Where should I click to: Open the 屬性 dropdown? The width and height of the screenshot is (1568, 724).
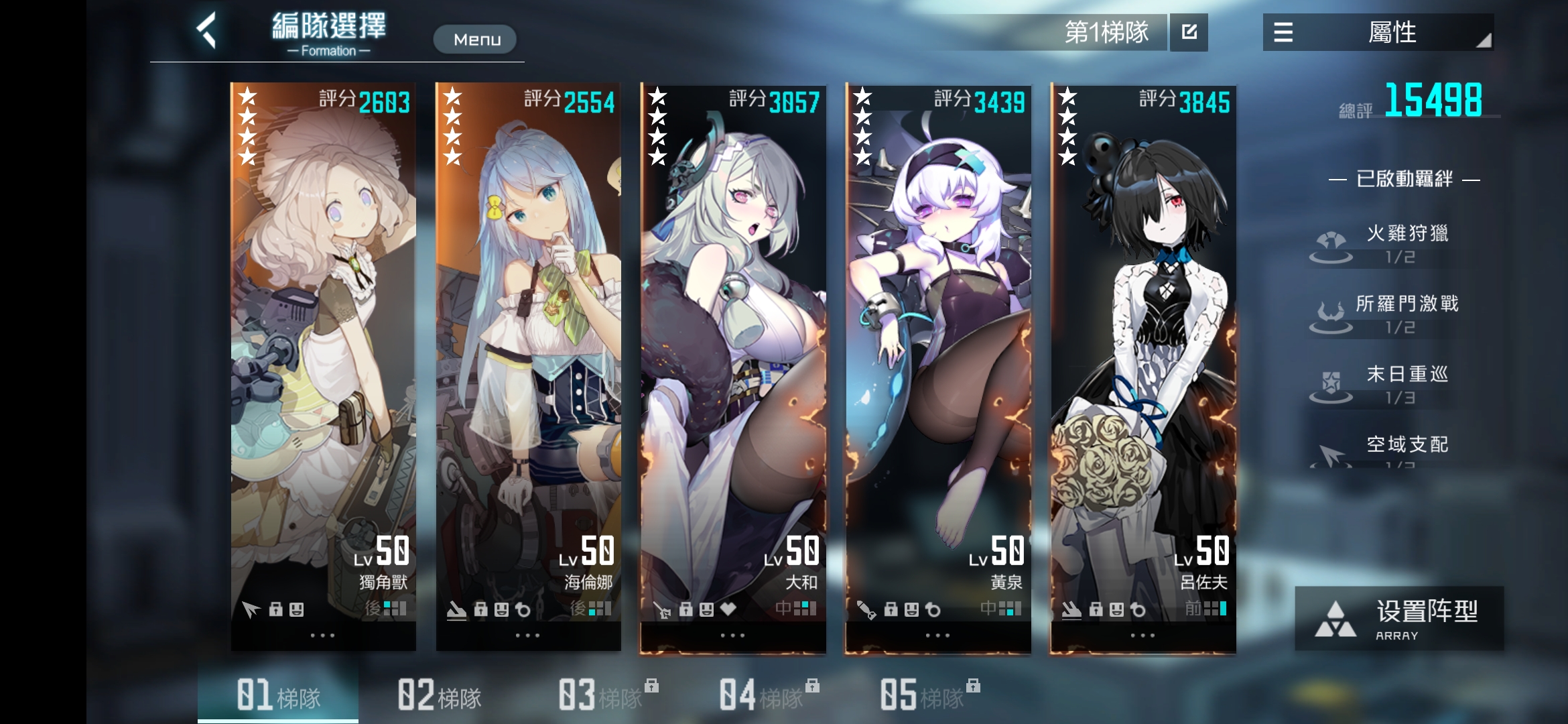[x=1378, y=32]
